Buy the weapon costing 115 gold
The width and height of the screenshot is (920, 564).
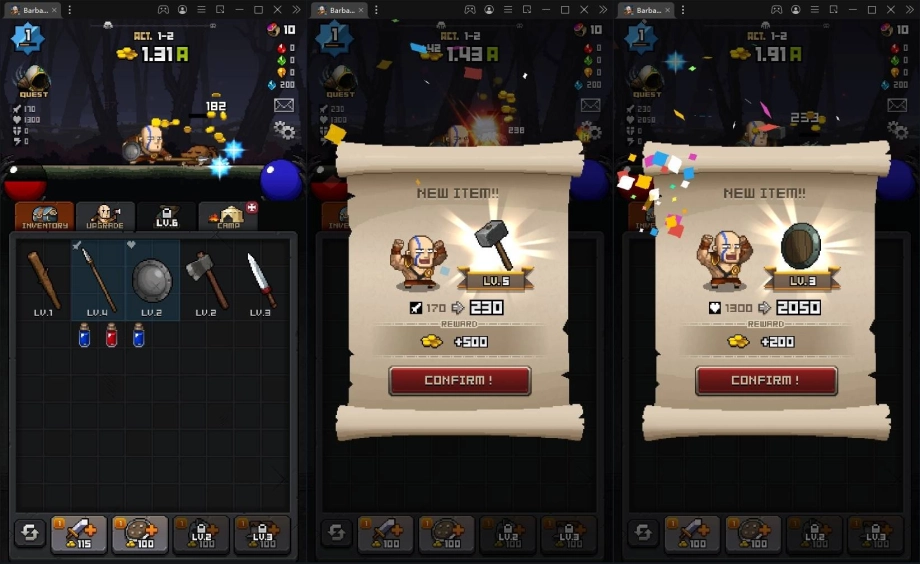pyautogui.click(x=79, y=535)
